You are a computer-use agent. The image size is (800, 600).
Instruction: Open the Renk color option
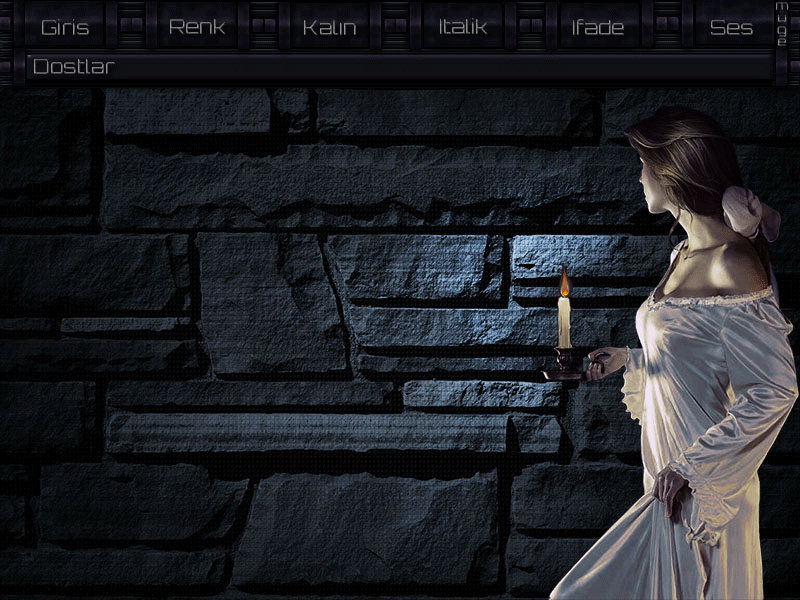click(197, 27)
